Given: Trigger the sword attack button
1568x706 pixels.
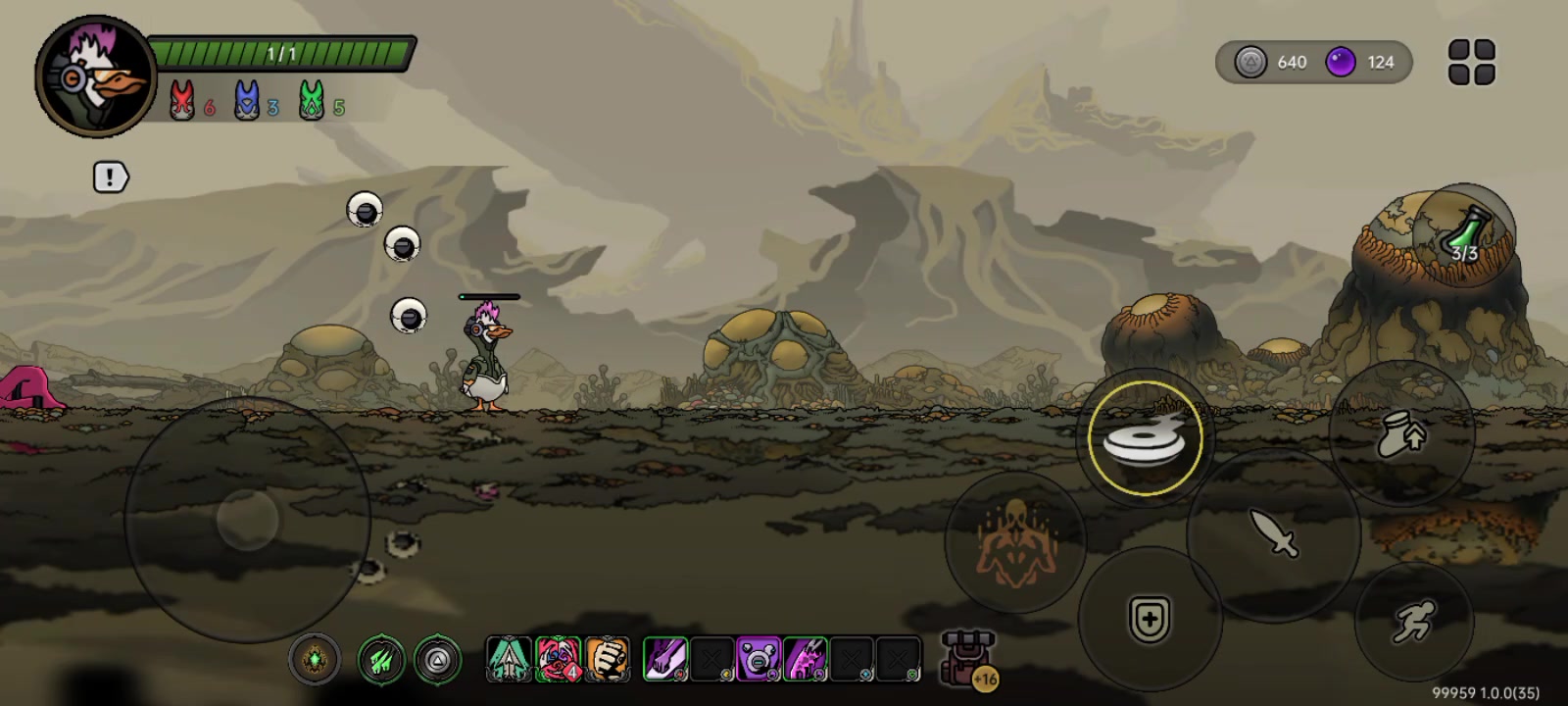Looking at the screenshot, I should point(1273,534).
